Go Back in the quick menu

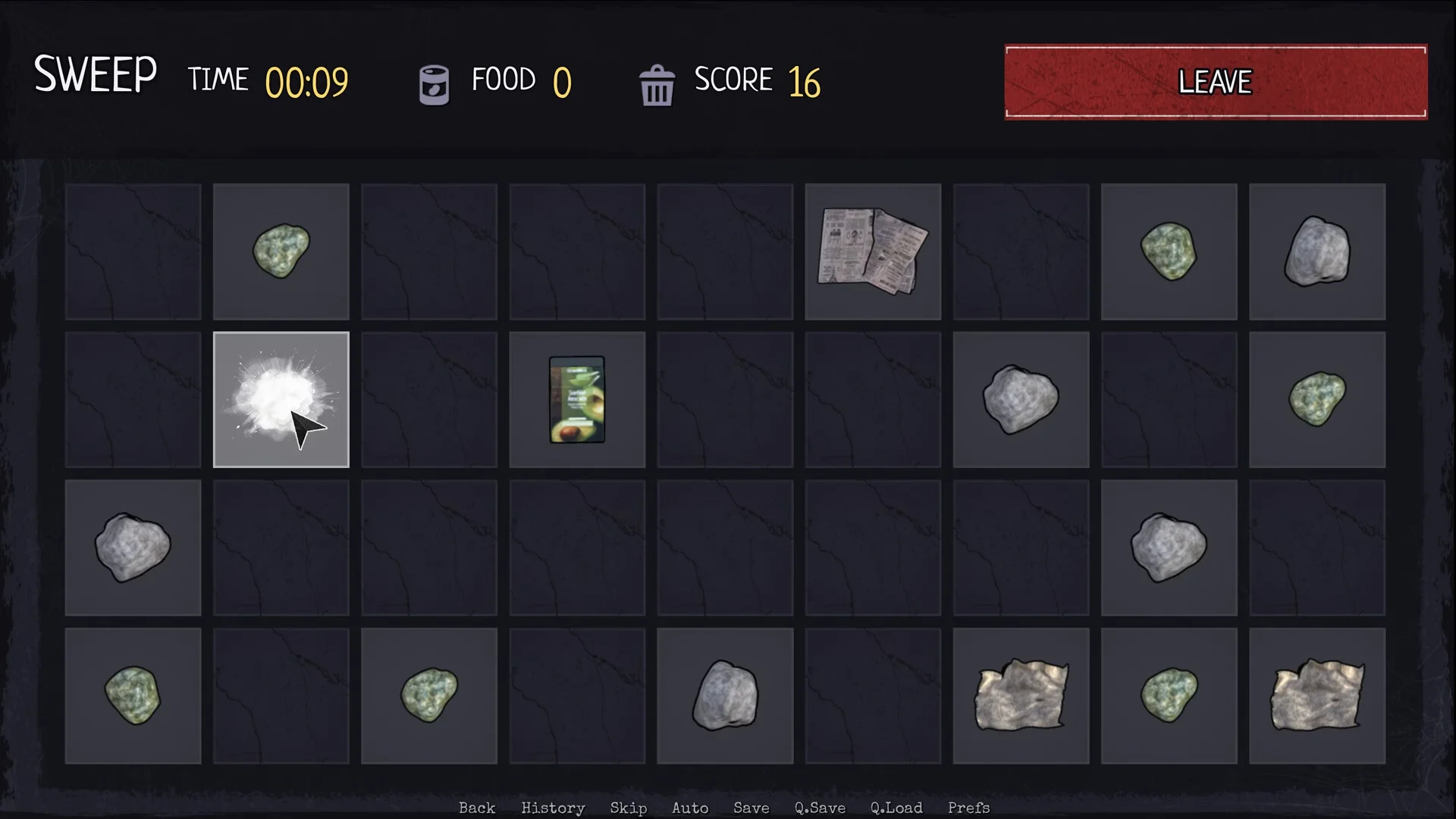coord(477,808)
